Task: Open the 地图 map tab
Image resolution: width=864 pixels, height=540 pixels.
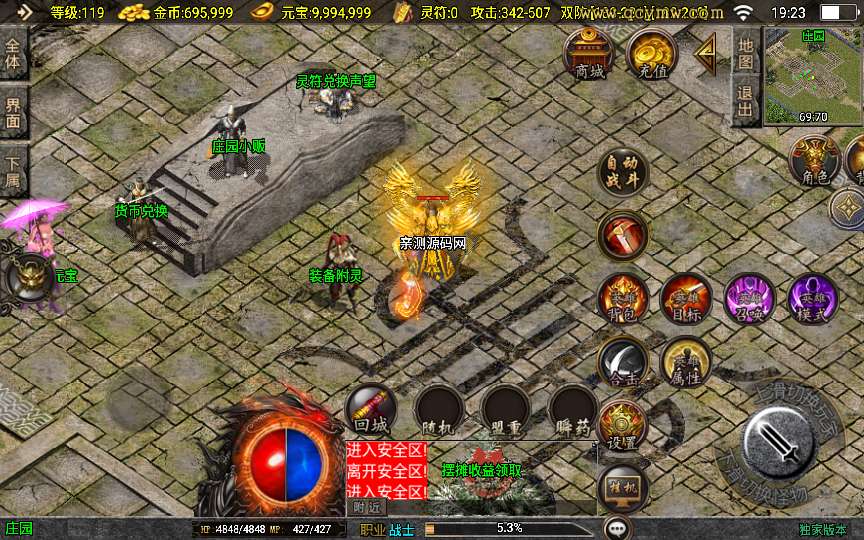Action: (746, 54)
